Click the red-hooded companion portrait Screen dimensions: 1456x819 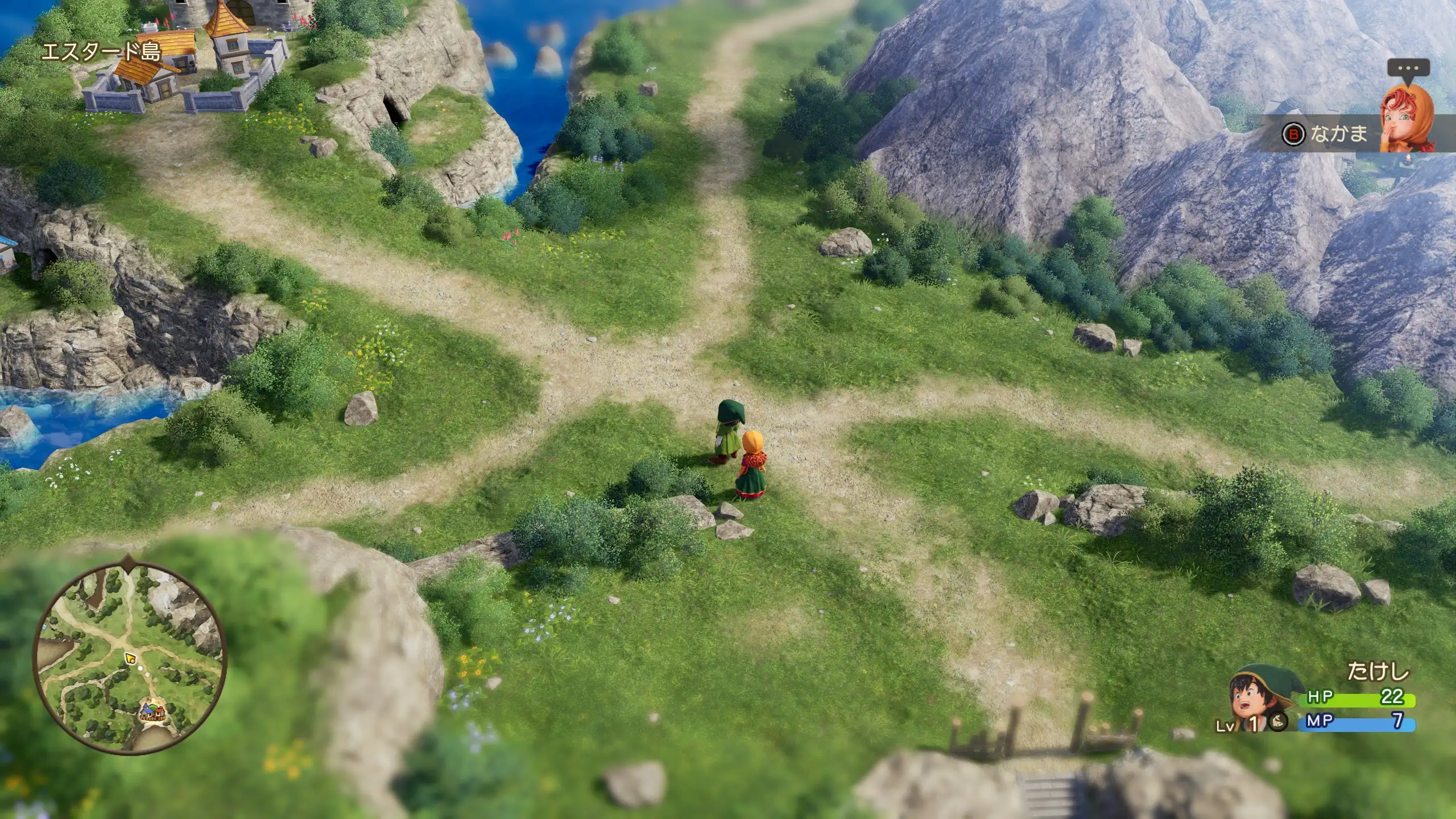[x=1407, y=120]
